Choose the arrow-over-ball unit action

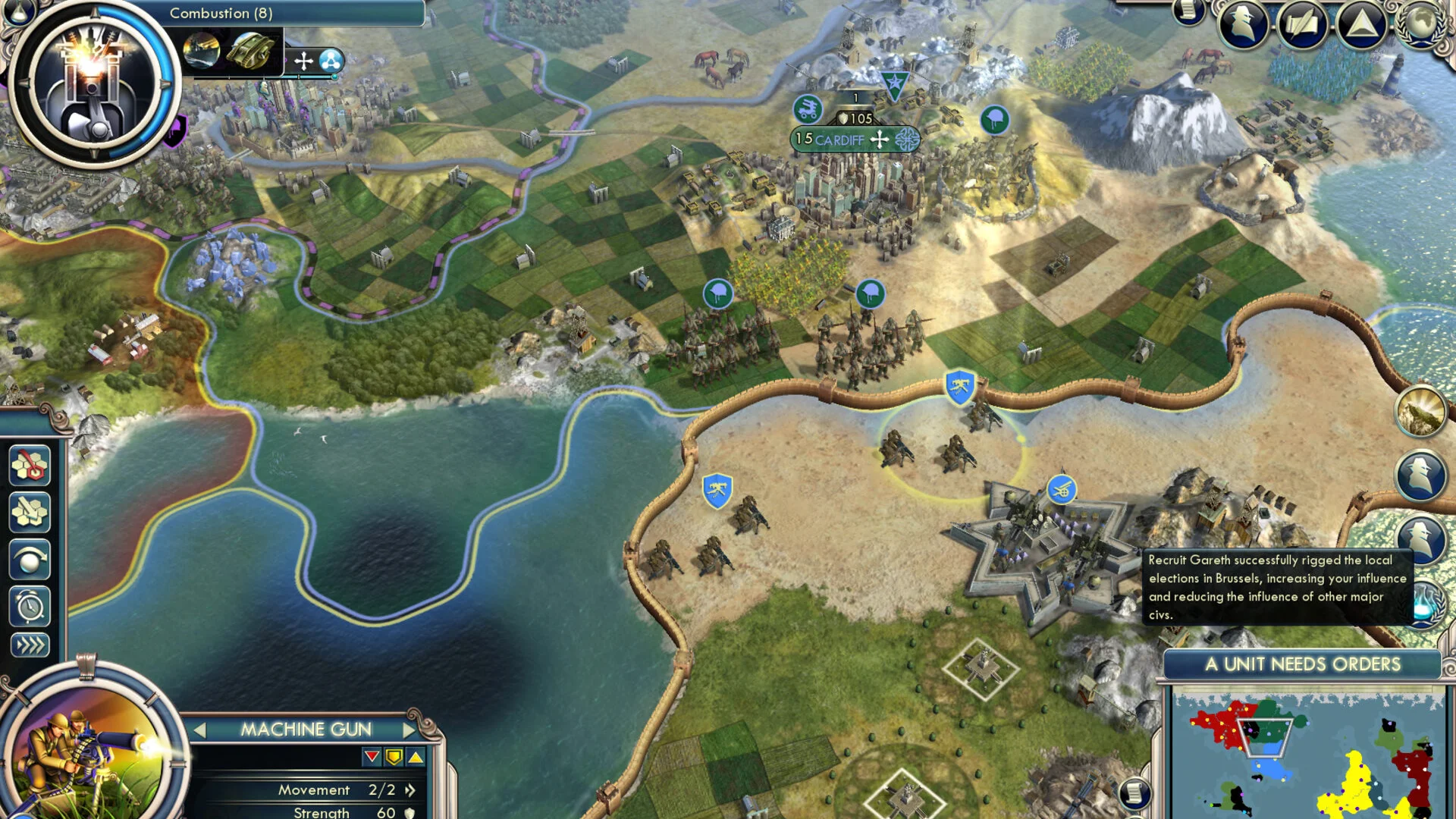[30, 560]
